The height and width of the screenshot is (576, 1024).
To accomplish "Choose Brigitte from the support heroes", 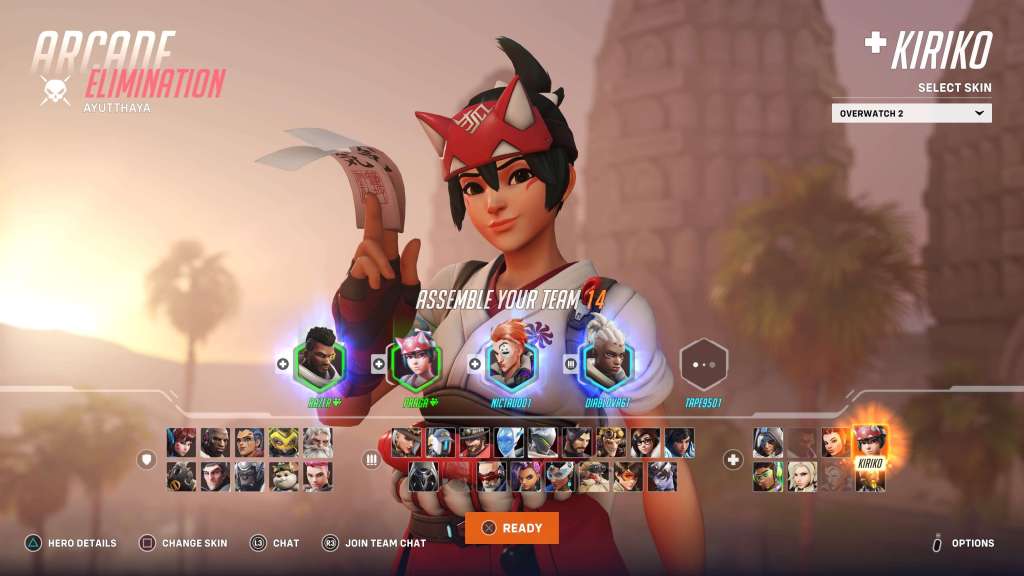I will (835, 442).
